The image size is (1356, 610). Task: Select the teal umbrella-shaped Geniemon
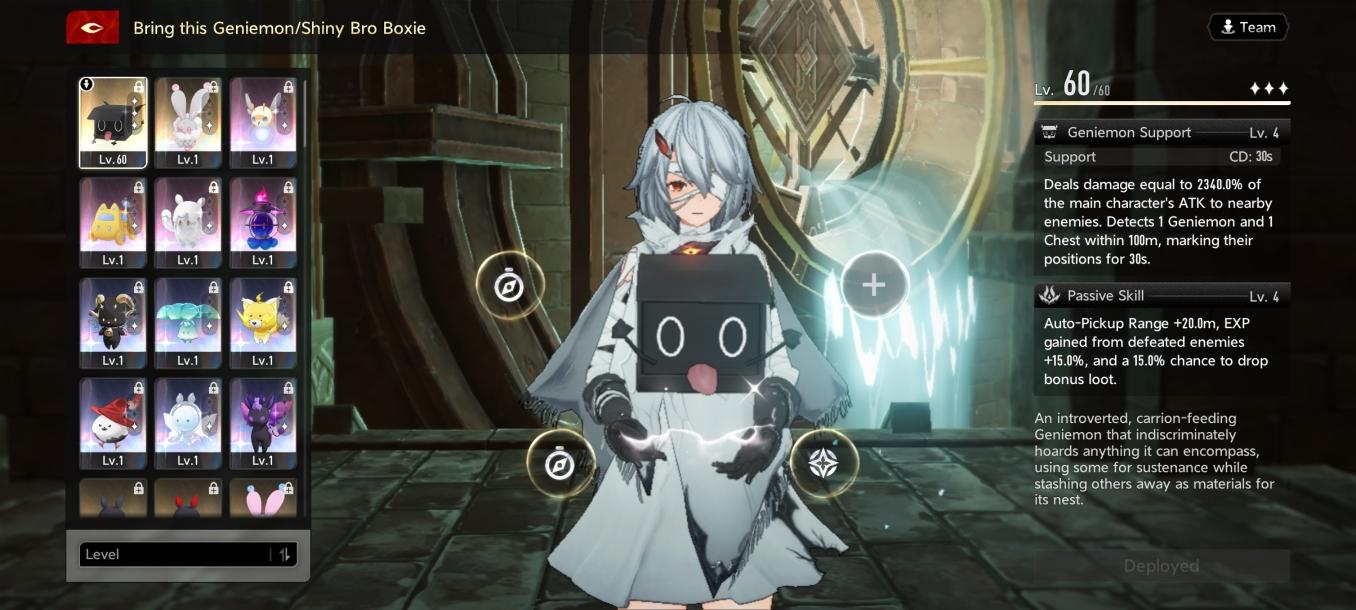click(188, 322)
